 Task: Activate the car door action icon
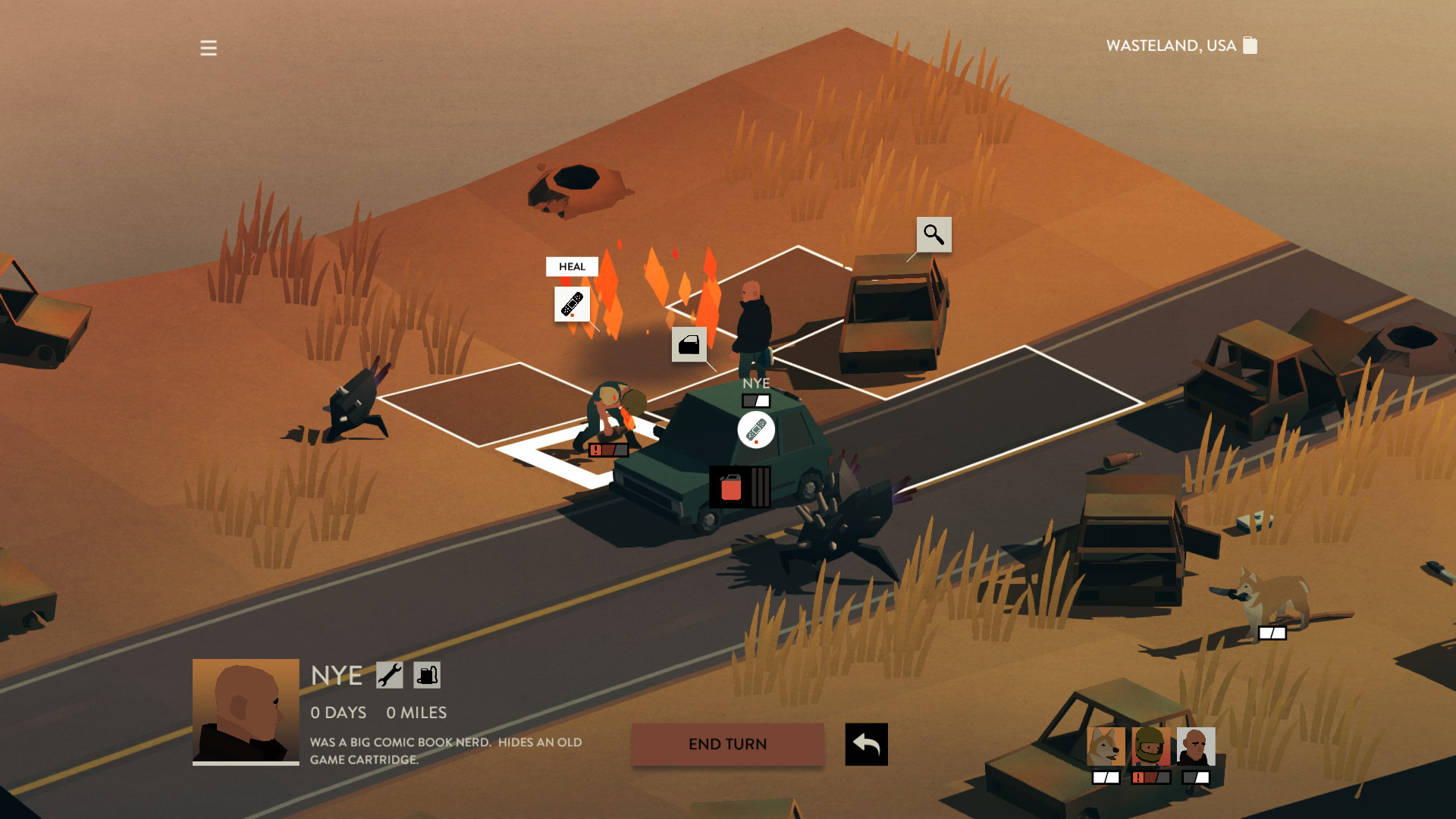(689, 345)
